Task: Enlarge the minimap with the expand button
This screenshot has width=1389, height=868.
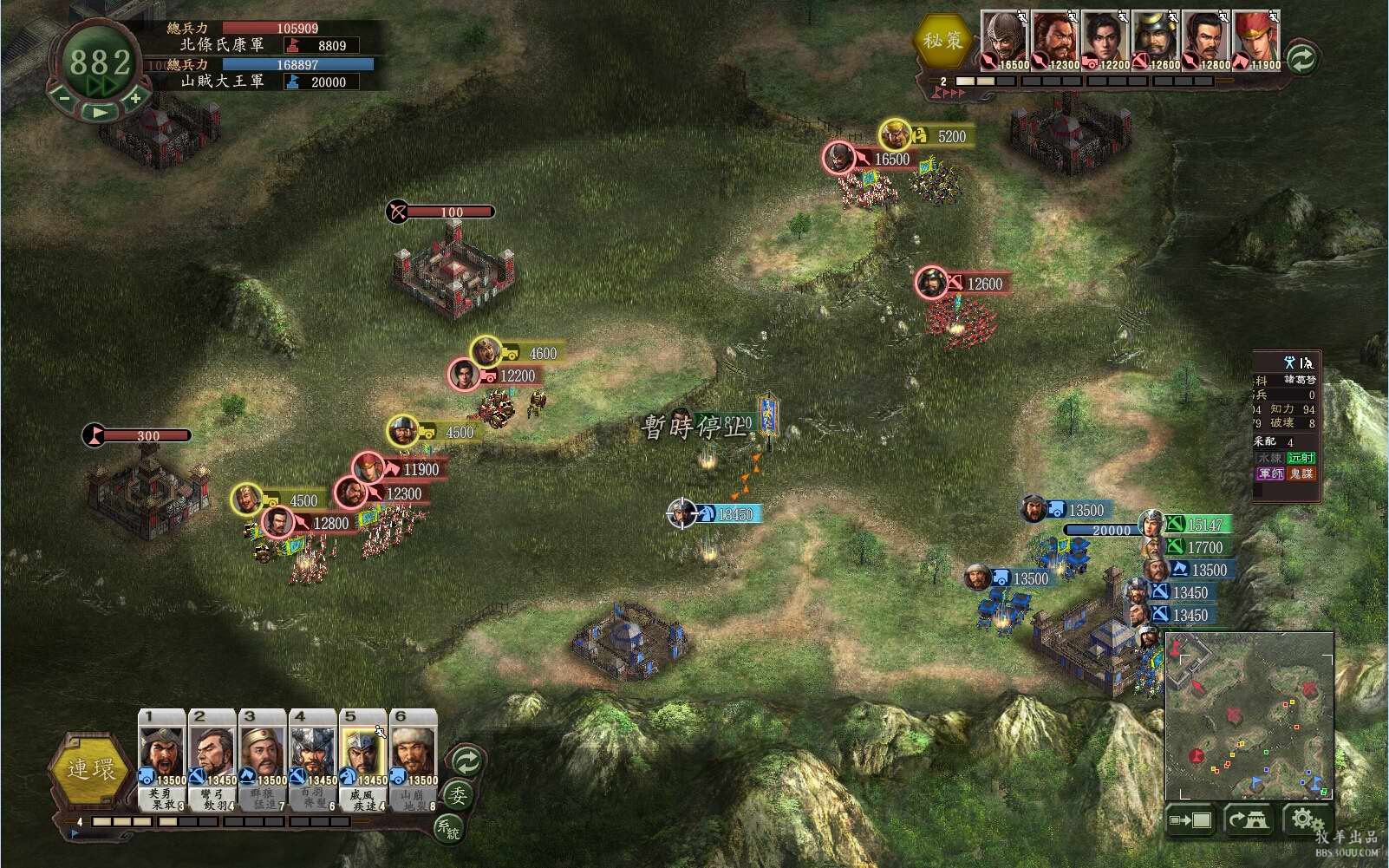Action: (x=1190, y=820)
